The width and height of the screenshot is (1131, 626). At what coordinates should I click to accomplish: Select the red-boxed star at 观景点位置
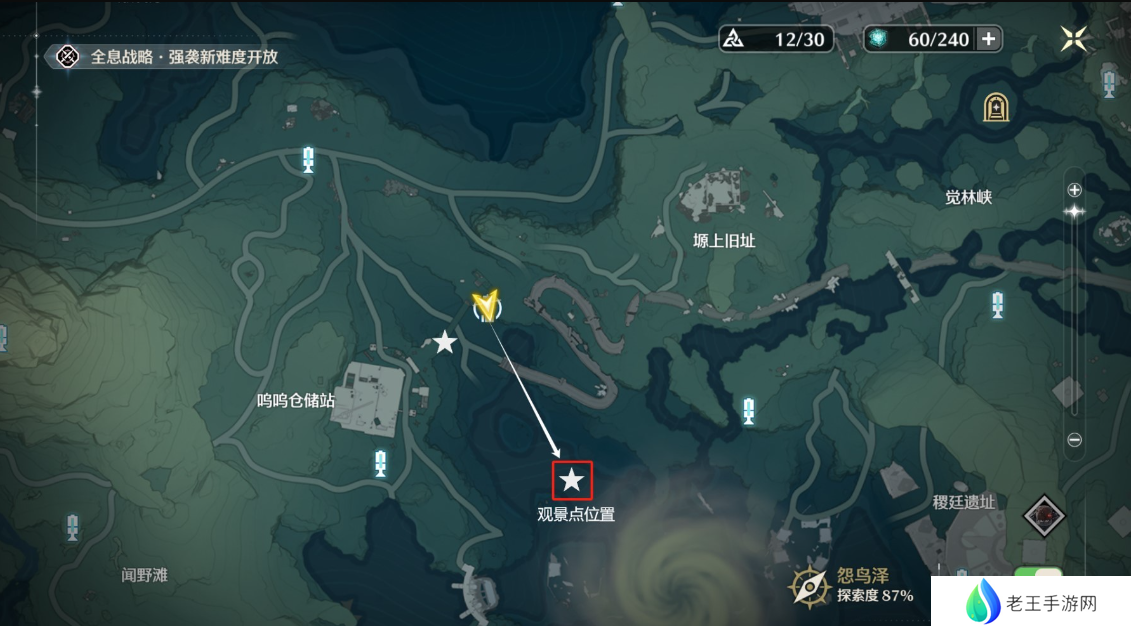tap(572, 480)
